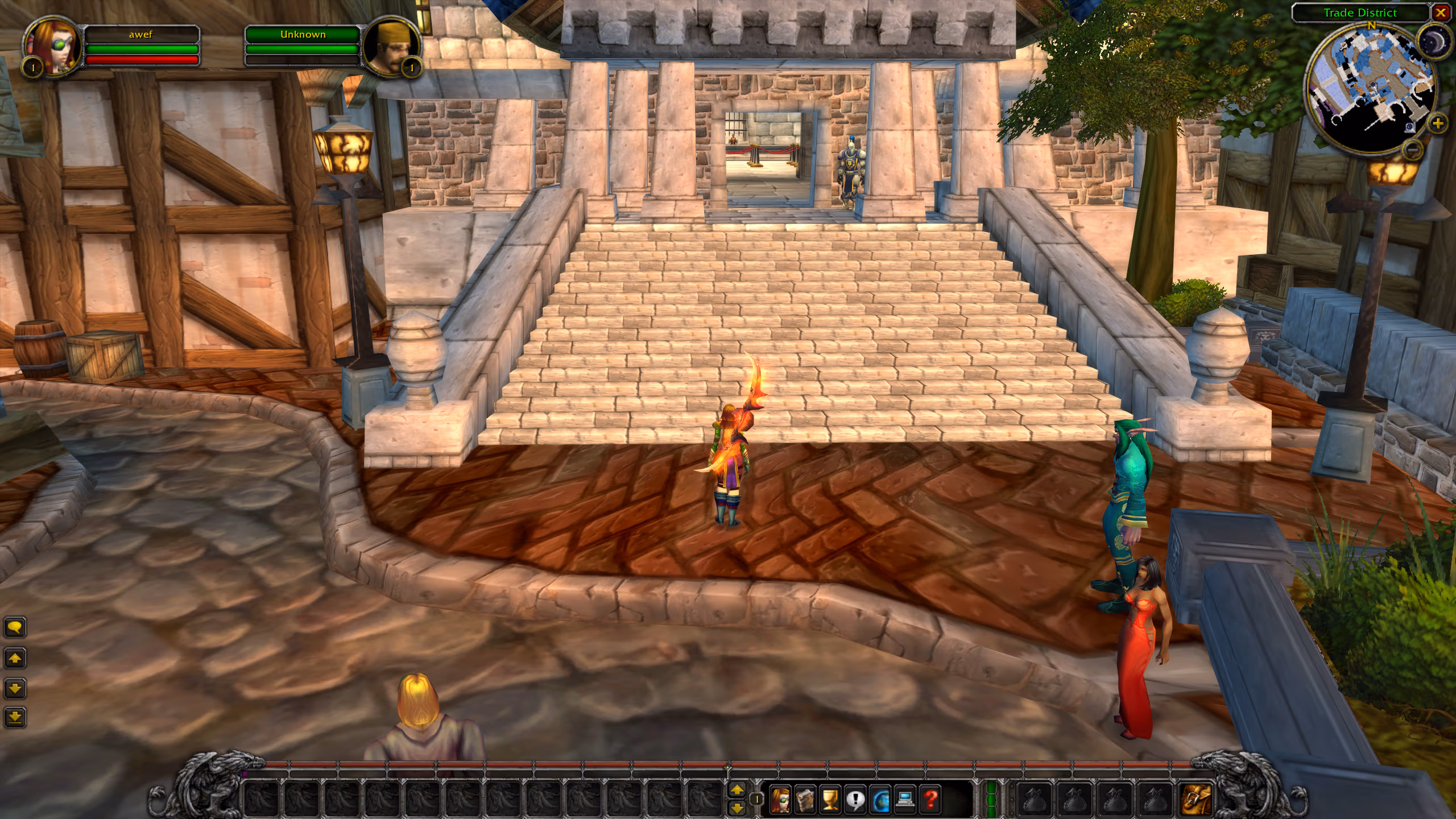The image size is (1456, 819).
Task: Click the Unknown target portrait
Action: pos(391,47)
